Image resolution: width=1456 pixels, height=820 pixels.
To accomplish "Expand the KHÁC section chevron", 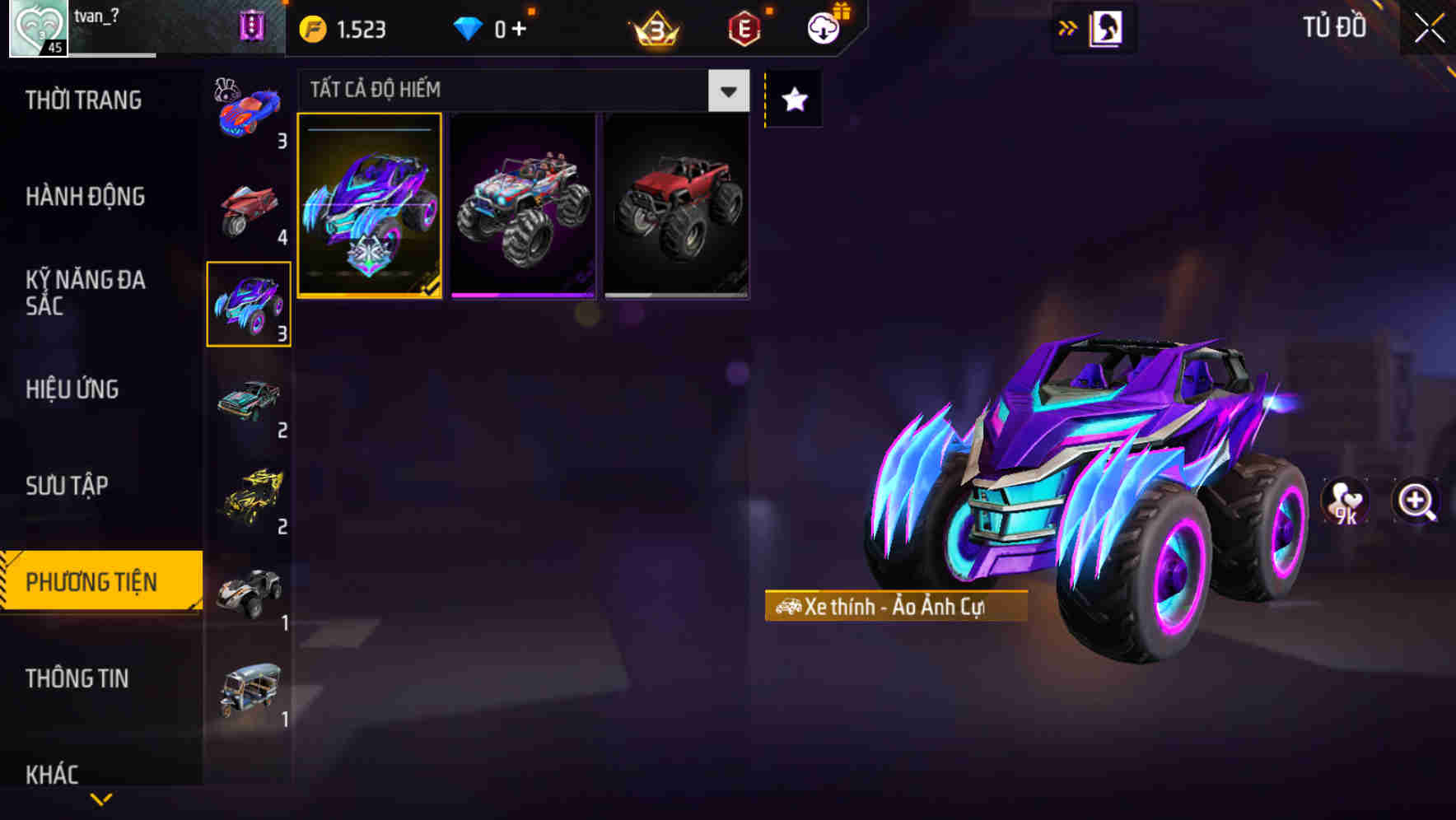I will (54, 774).
